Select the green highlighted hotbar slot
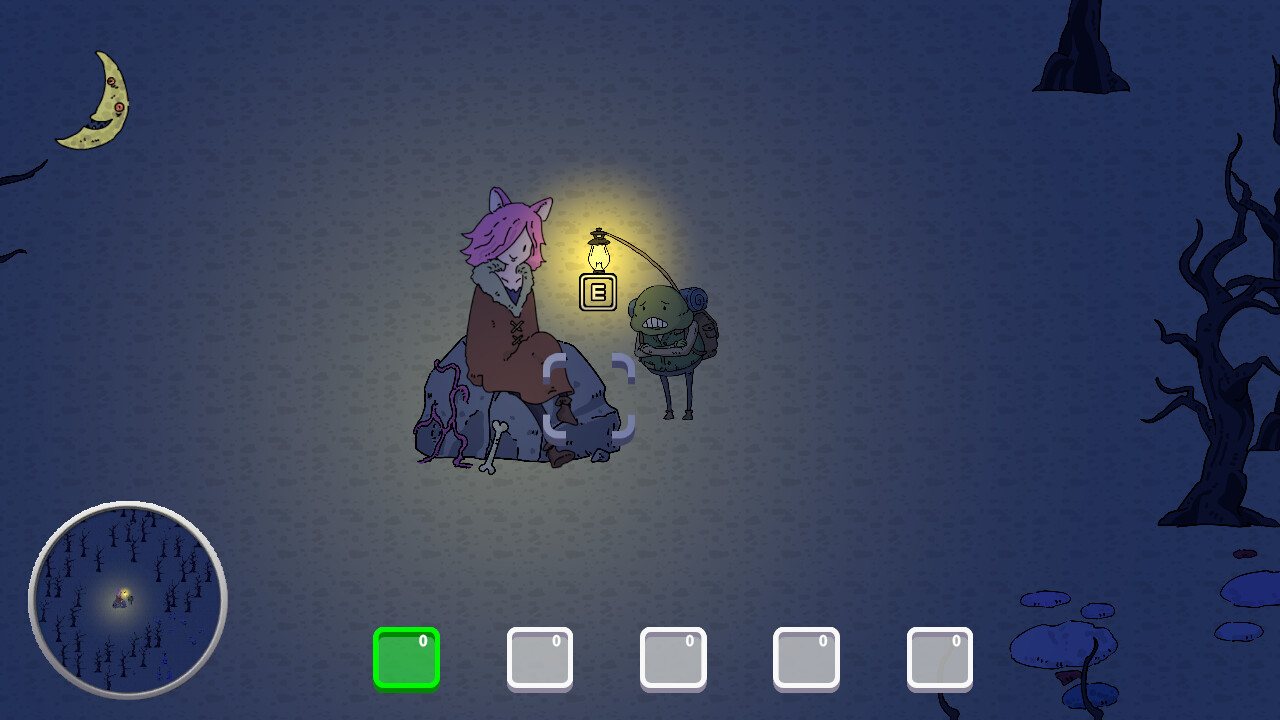This screenshot has width=1280, height=720. [x=406, y=657]
